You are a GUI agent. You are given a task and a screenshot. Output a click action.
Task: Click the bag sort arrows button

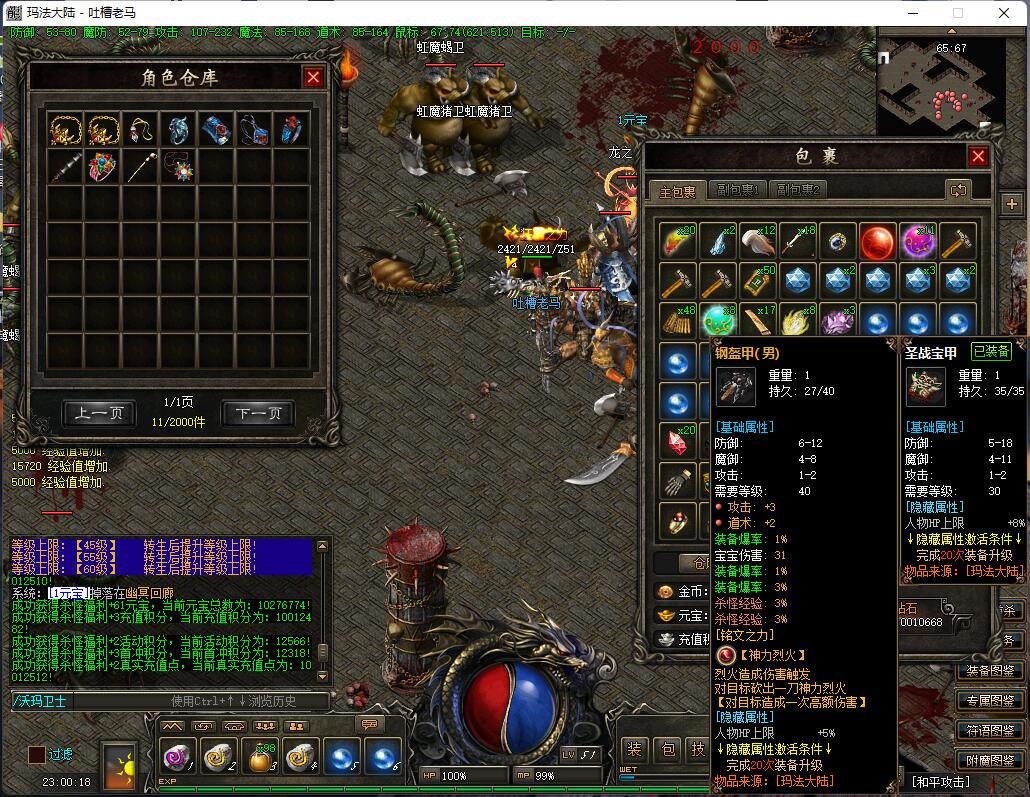(x=958, y=190)
